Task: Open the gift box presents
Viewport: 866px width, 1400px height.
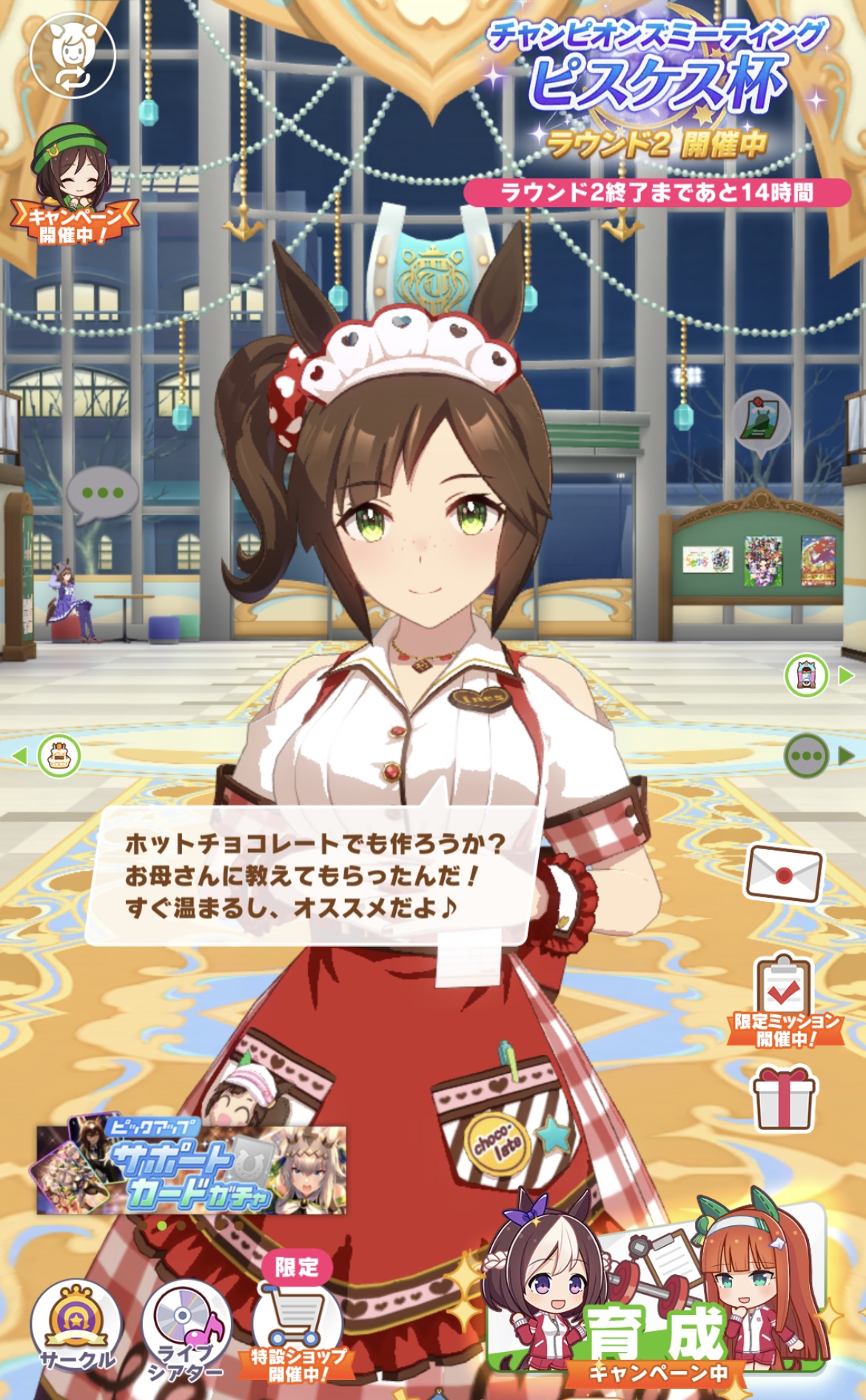Action: tap(784, 1100)
